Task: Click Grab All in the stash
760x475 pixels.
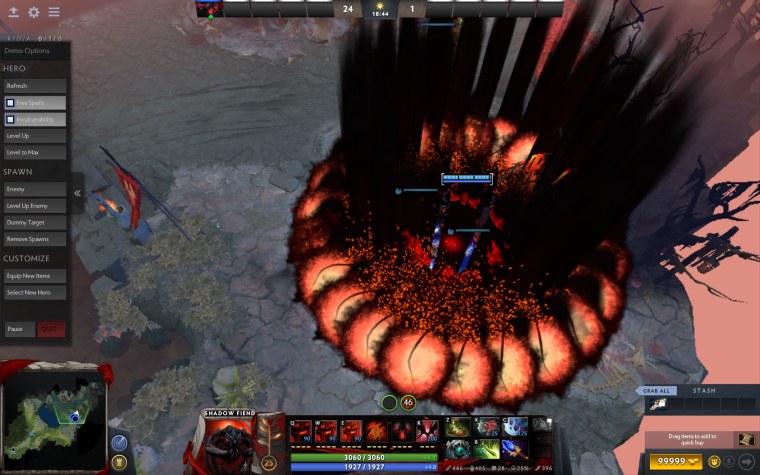Action: (x=656, y=390)
